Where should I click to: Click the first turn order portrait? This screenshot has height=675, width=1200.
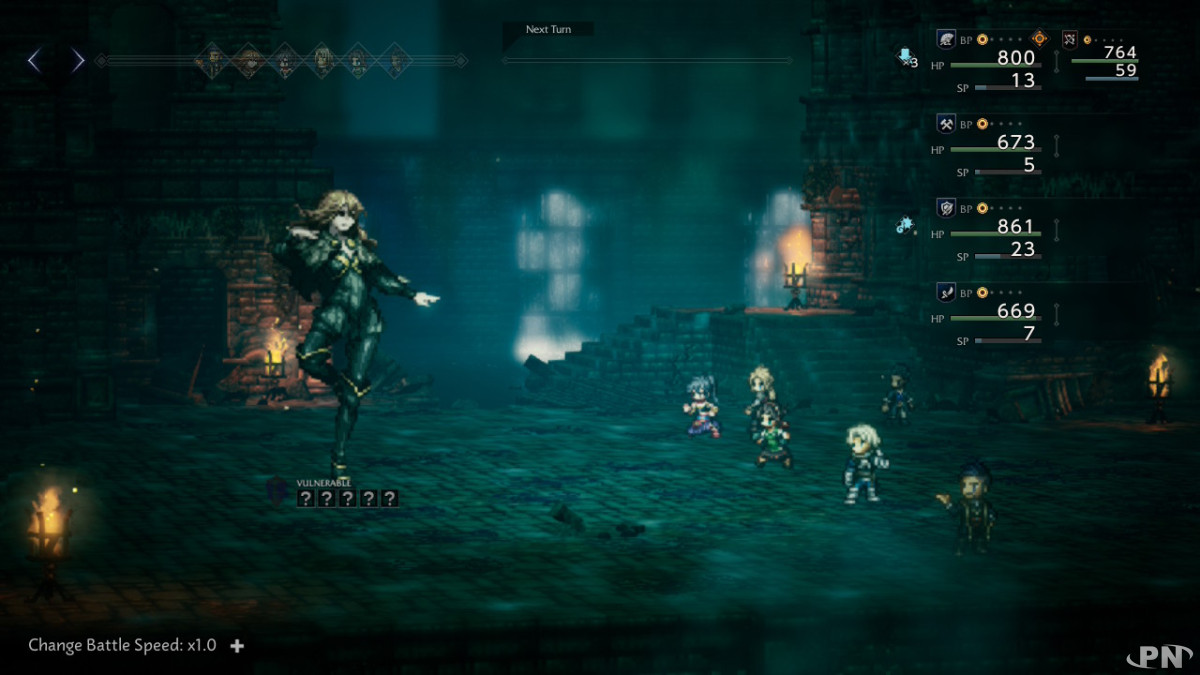[211, 61]
